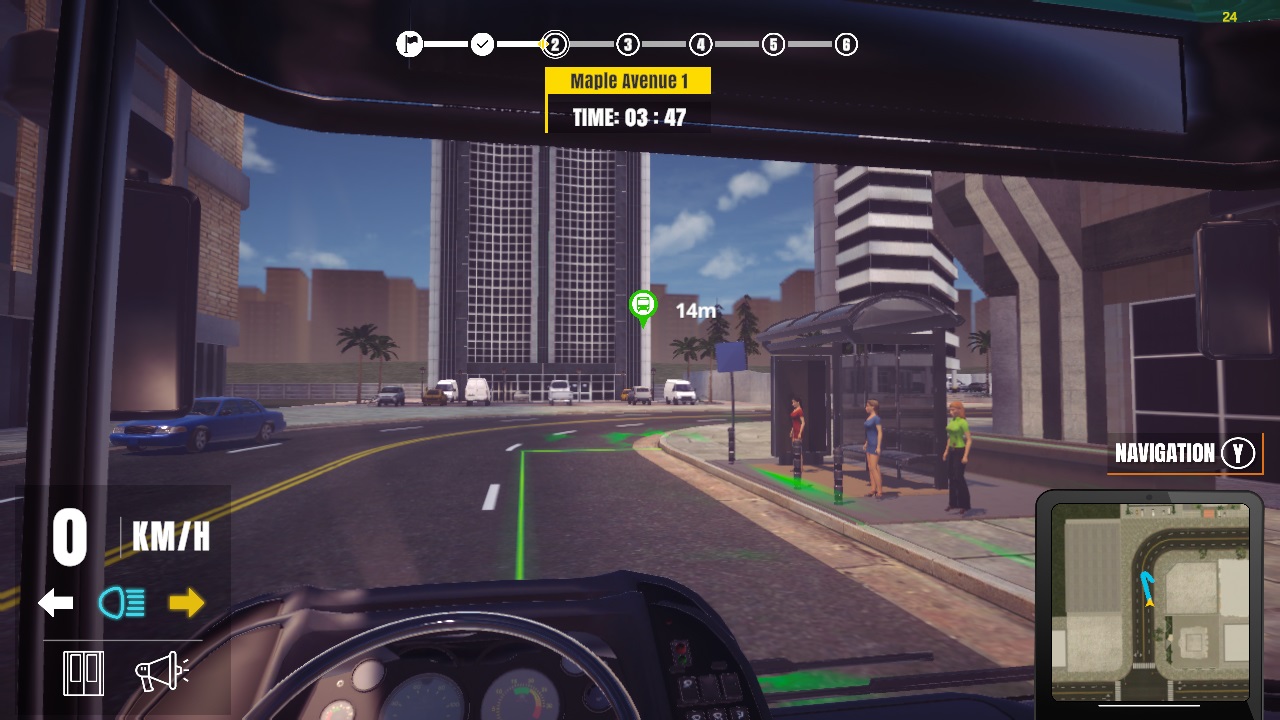
Task: Select the route start flag icon
Action: pos(410,44)
